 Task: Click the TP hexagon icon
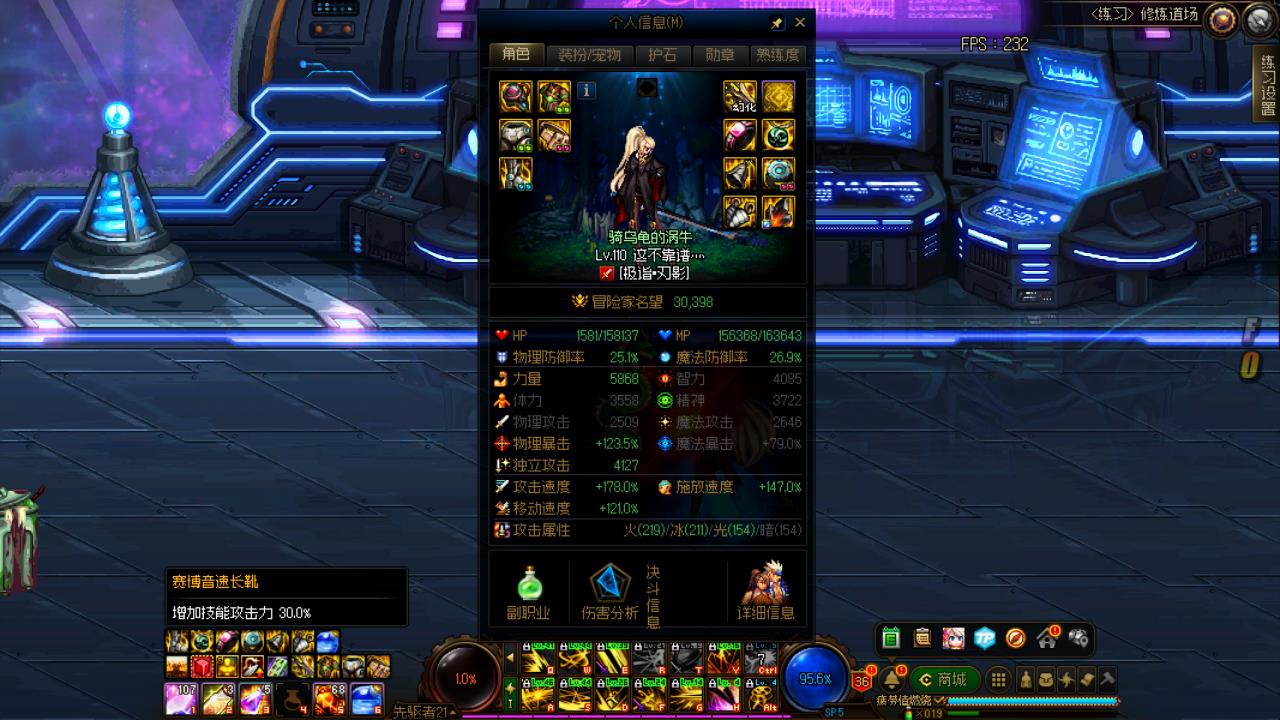[985, 638]
